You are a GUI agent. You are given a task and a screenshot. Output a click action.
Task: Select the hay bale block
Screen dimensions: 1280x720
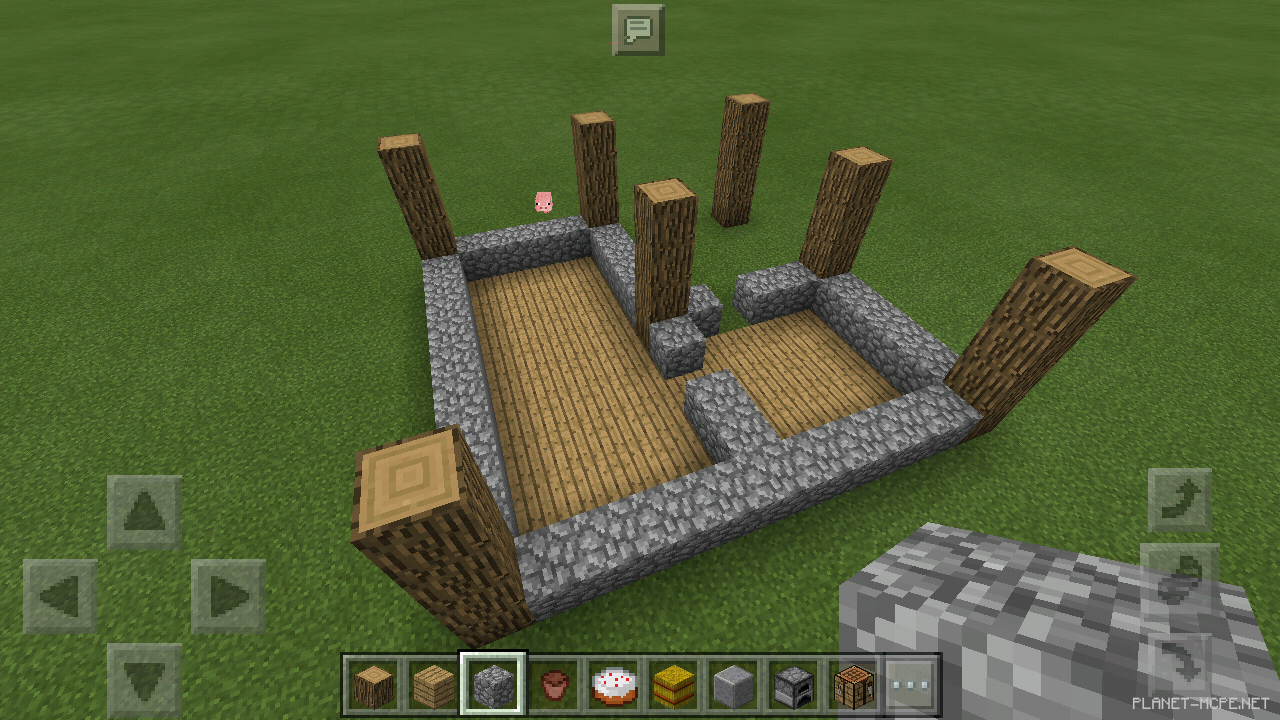coord(672,686)
